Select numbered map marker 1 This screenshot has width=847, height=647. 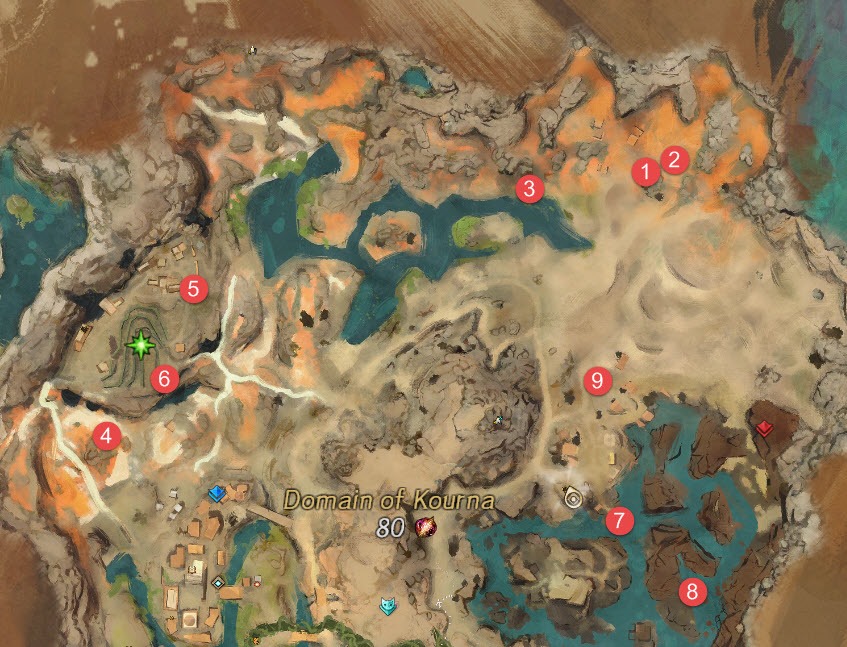click(x=647, y=171)
